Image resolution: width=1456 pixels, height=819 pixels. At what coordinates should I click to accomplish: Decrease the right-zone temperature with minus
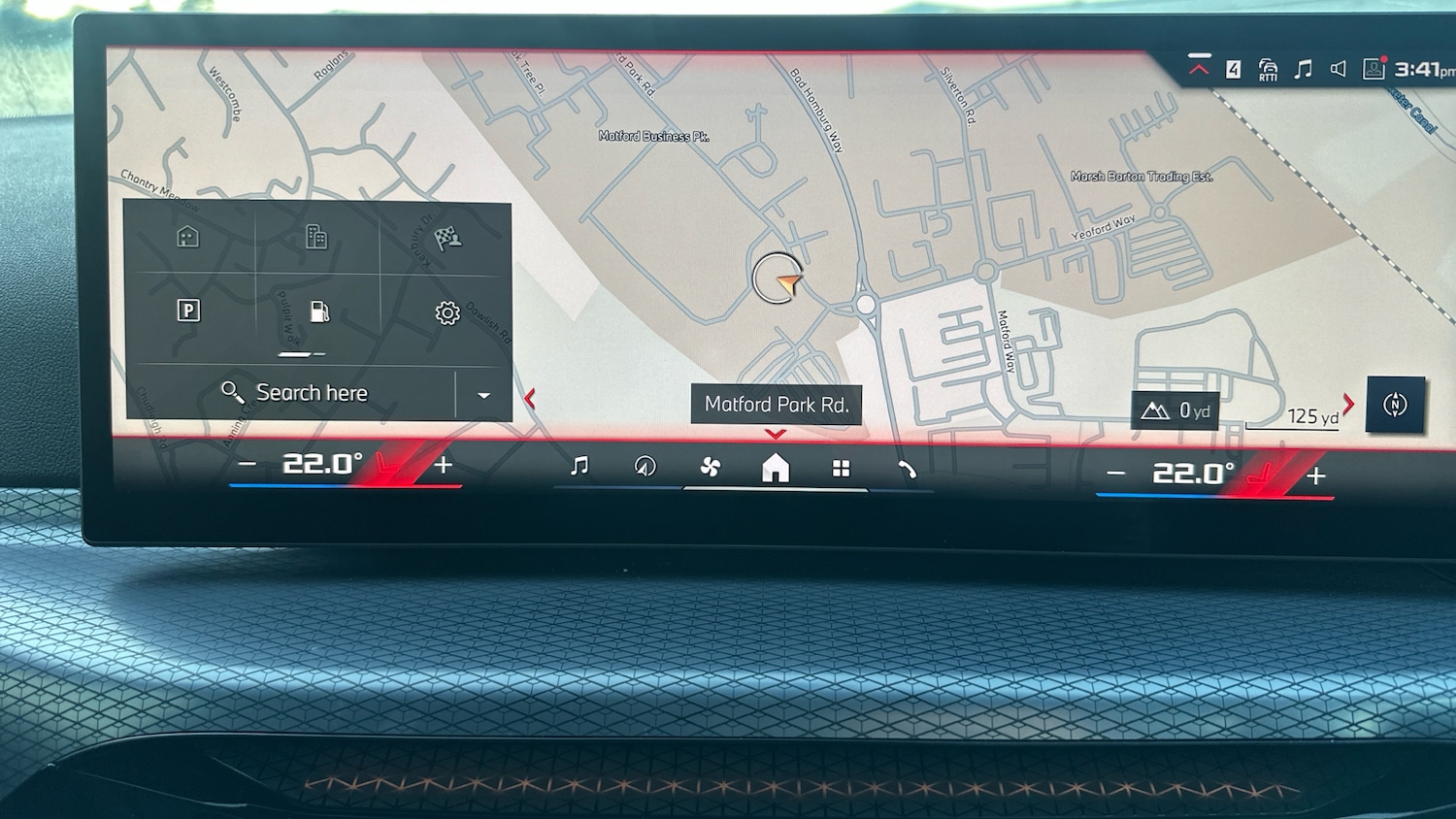click(x=1116, y=474)
